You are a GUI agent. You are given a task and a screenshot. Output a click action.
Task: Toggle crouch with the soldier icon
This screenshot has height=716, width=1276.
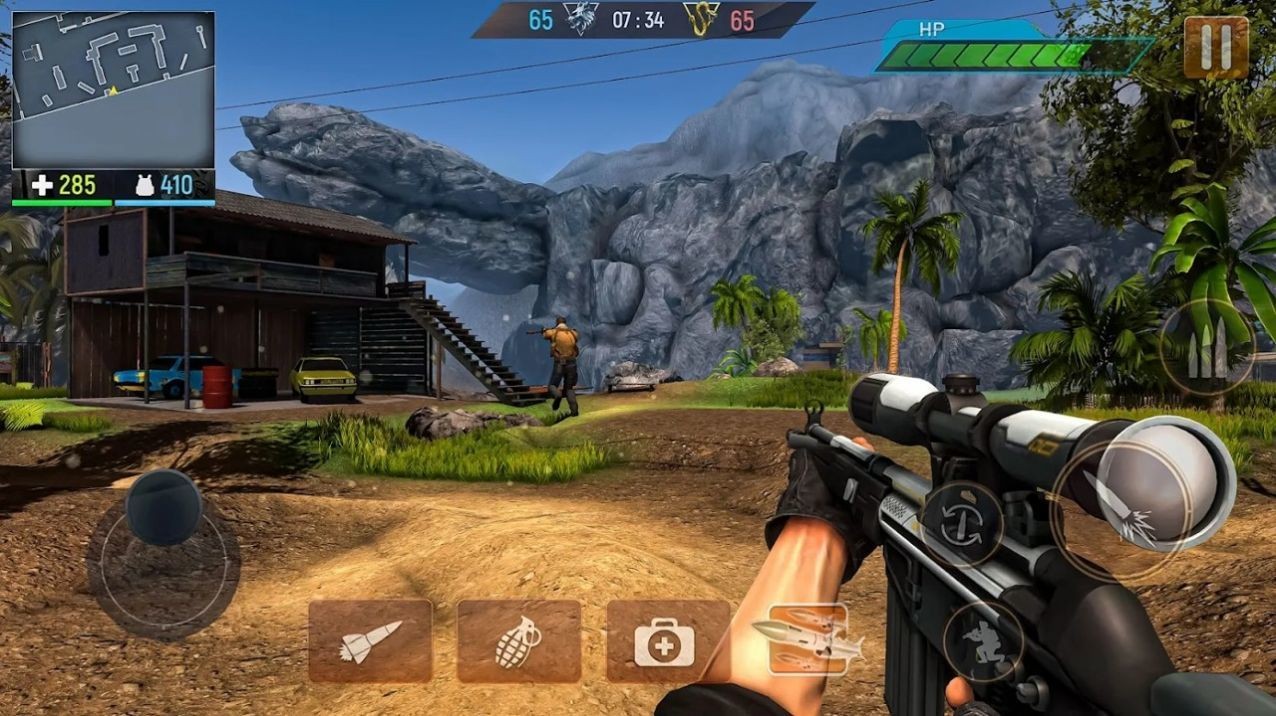[983, 640]
